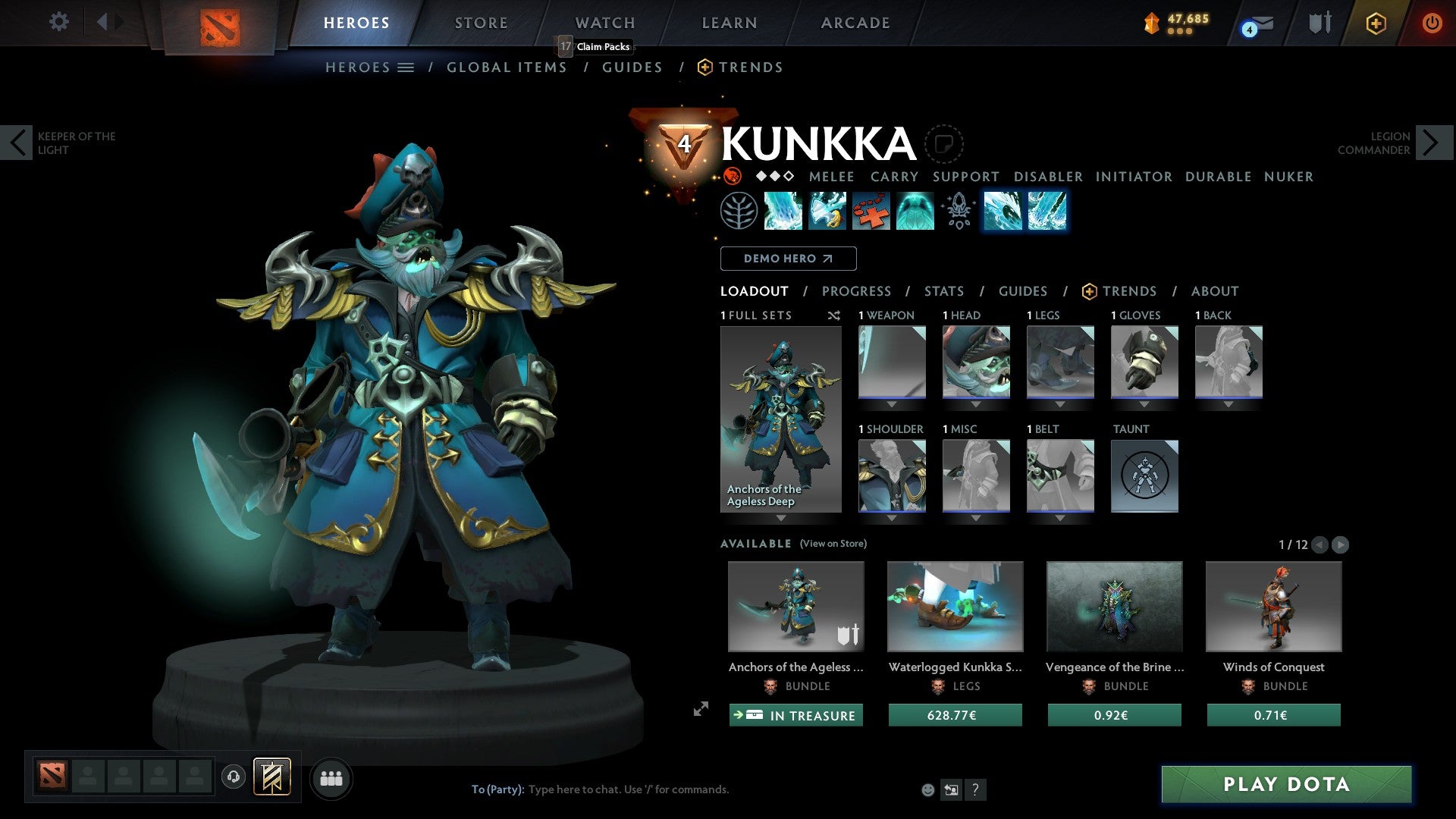Expand the Belt slot dropdown arrow
Image resolution: width=1456 pixels, height=819 pixels.
point(1059,516)
